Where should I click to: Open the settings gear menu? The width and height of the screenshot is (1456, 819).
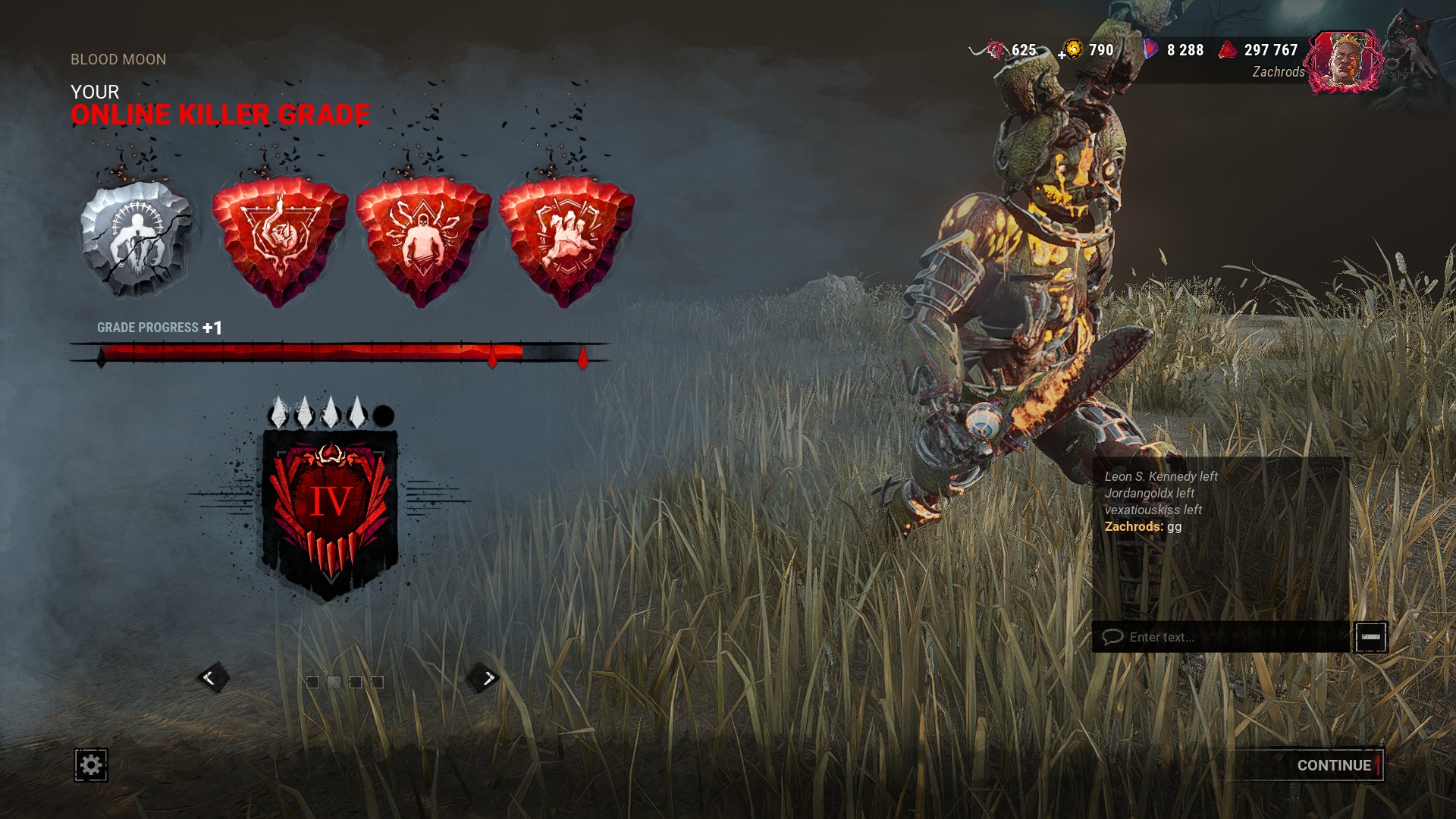pyautogui.click(x=91, y=764)
